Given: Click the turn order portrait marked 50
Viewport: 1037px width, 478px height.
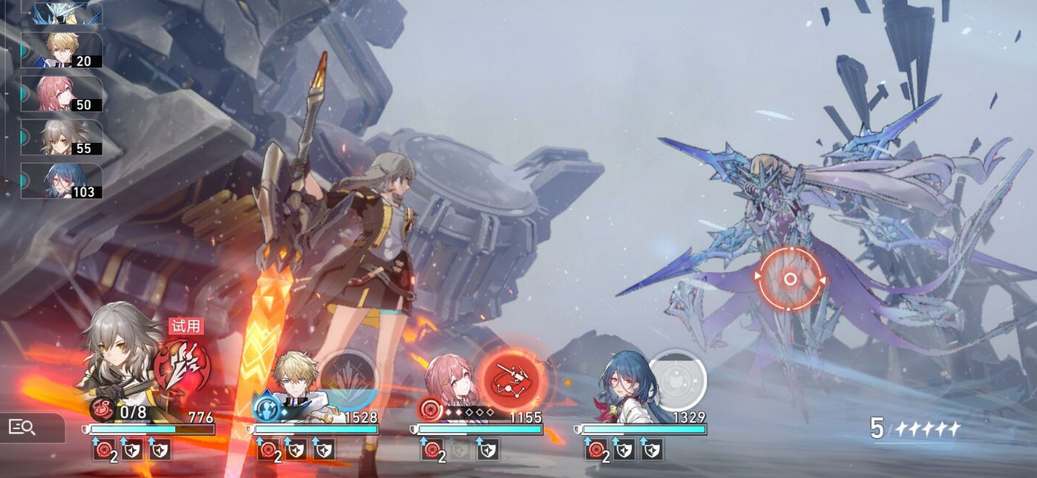Looking at the screenshot, I should coord(62,94).
